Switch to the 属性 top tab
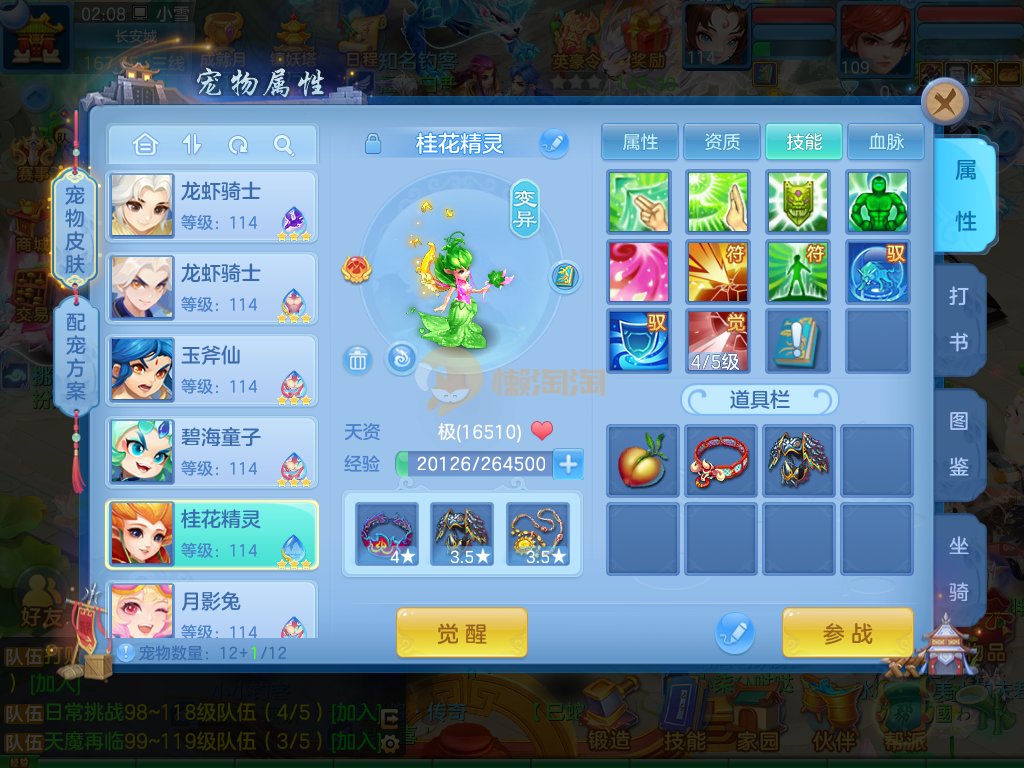The height and width of the screenshot is (768, 1024). [640, 142]
